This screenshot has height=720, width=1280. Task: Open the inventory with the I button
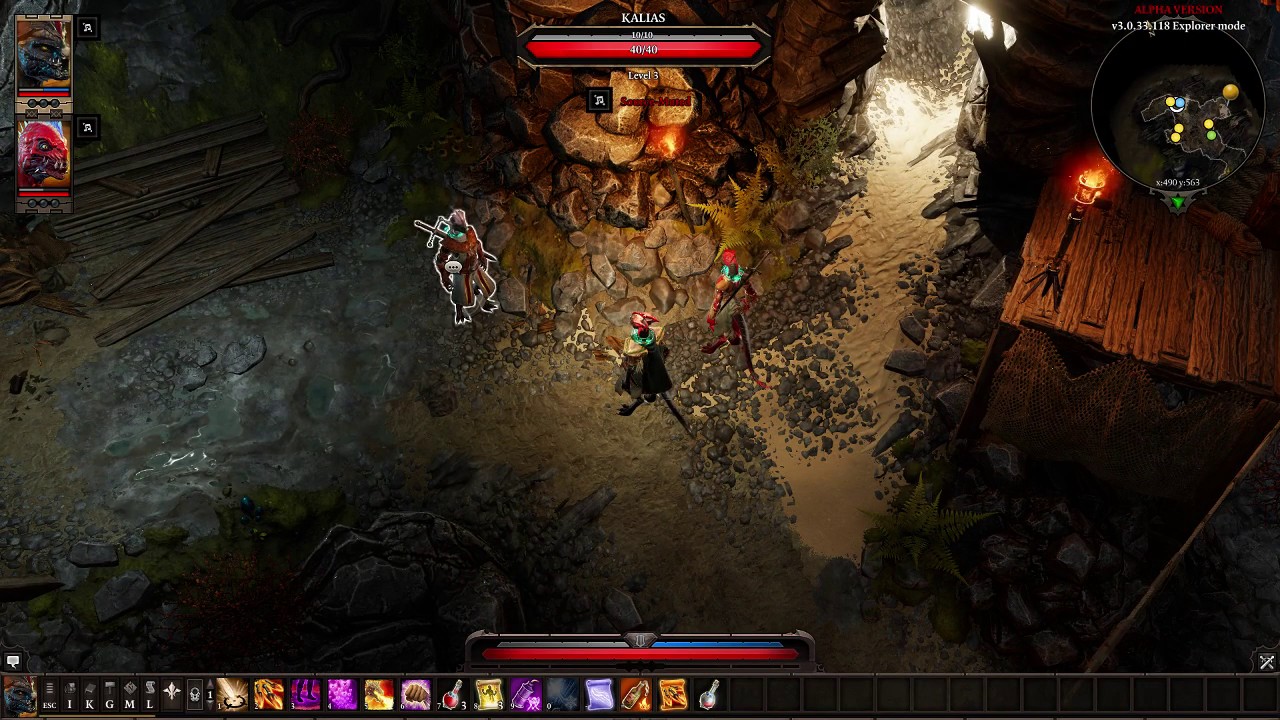[x=69, y=694]
